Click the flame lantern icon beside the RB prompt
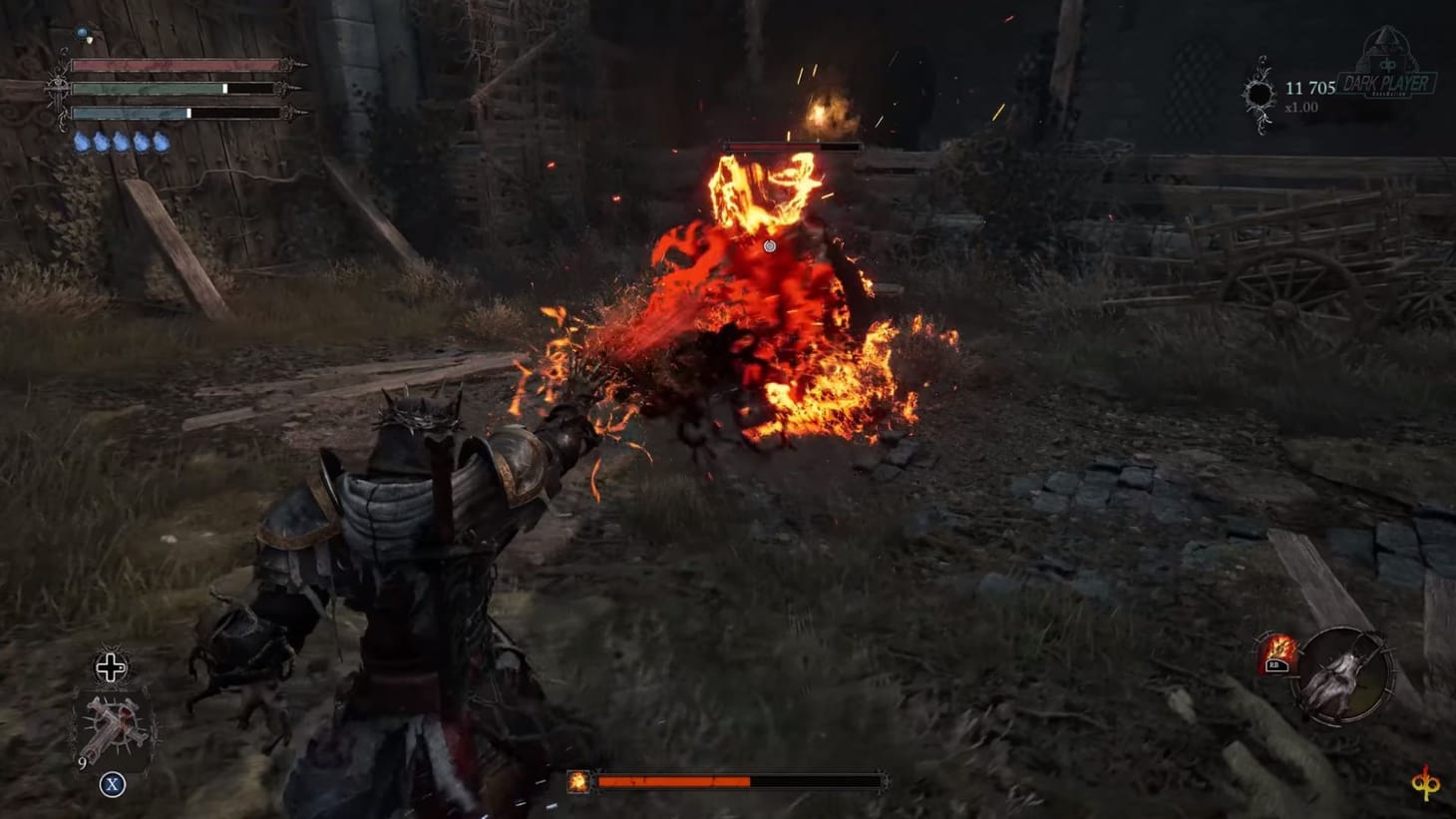 [1278, 646]
